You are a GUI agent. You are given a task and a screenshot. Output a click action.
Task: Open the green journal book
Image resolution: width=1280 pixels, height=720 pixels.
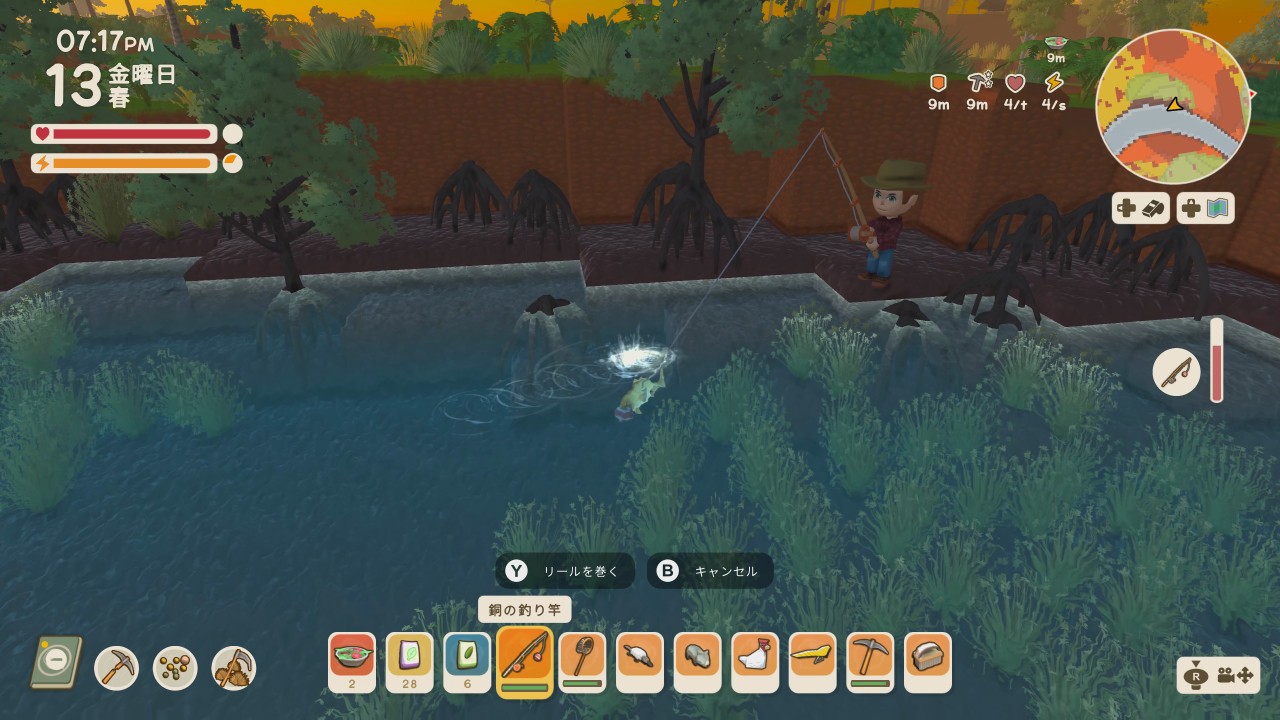[56, 662]
